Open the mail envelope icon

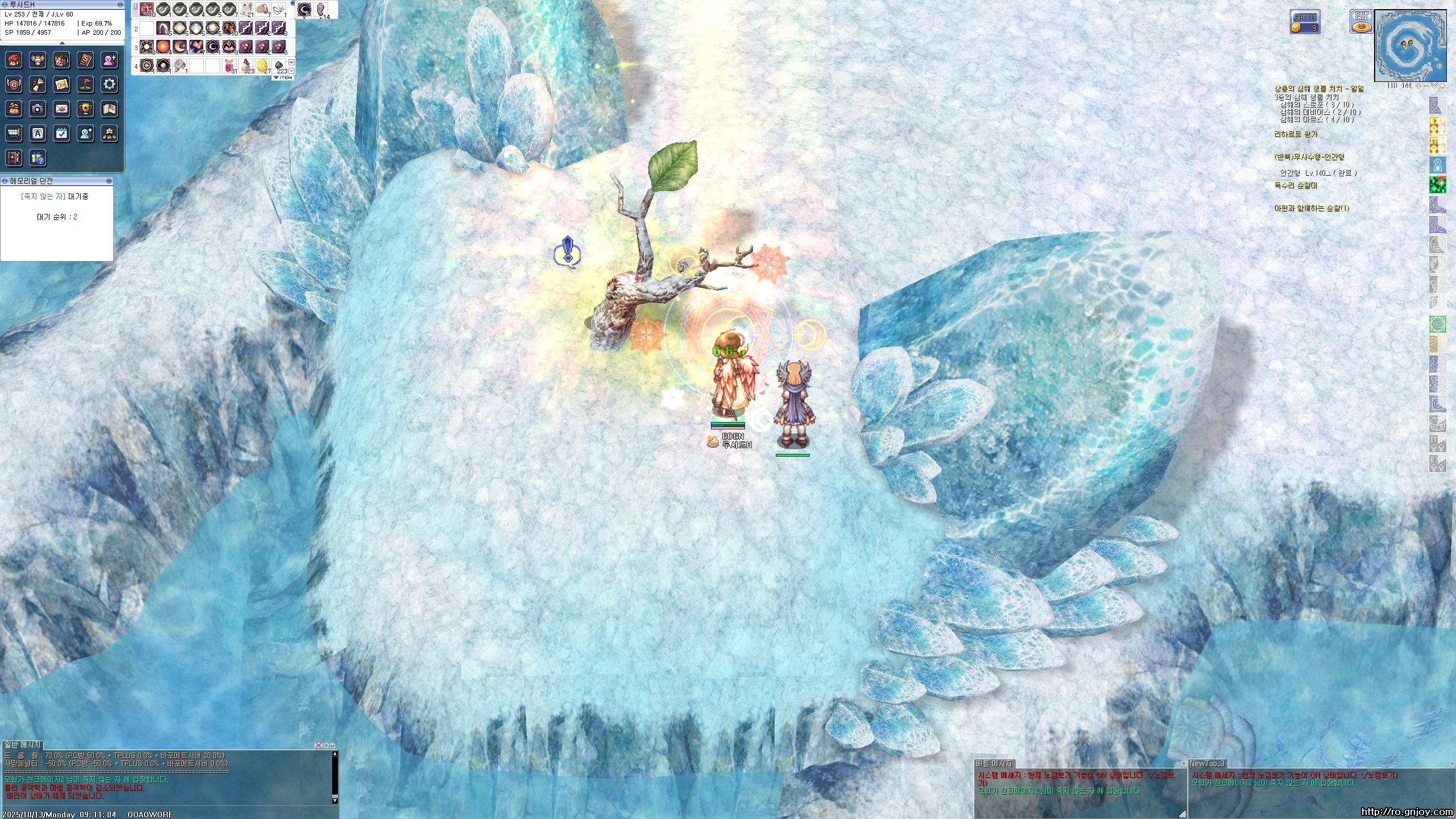click(x=61, y=109)
